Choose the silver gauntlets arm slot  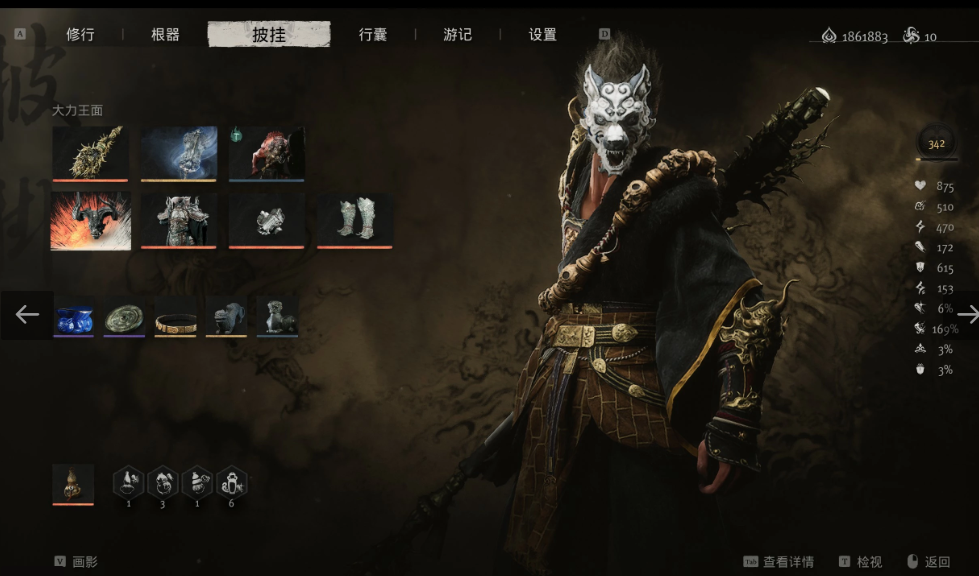(x=267, y=220)
